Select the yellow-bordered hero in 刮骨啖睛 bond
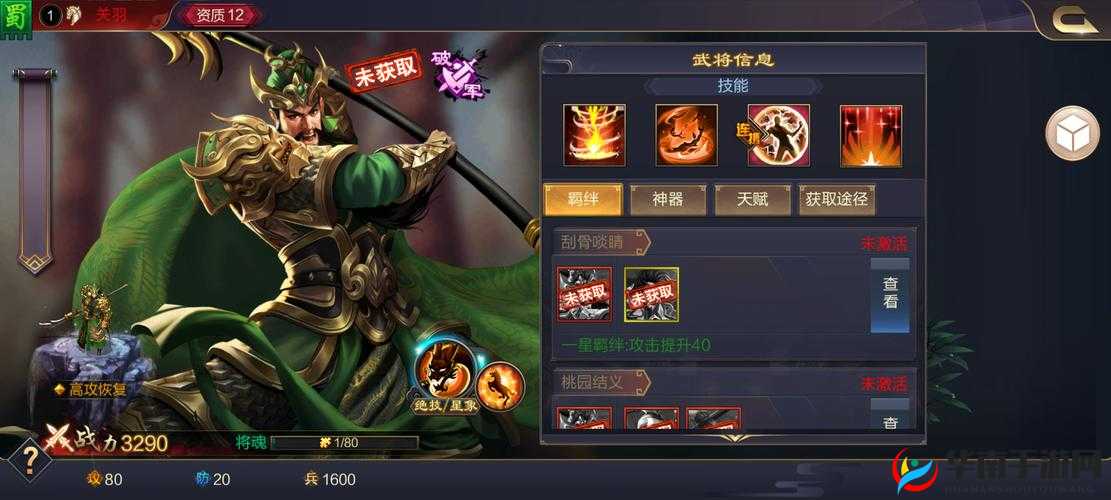This screenshot has width=1111, height=500. coord(651,294)
